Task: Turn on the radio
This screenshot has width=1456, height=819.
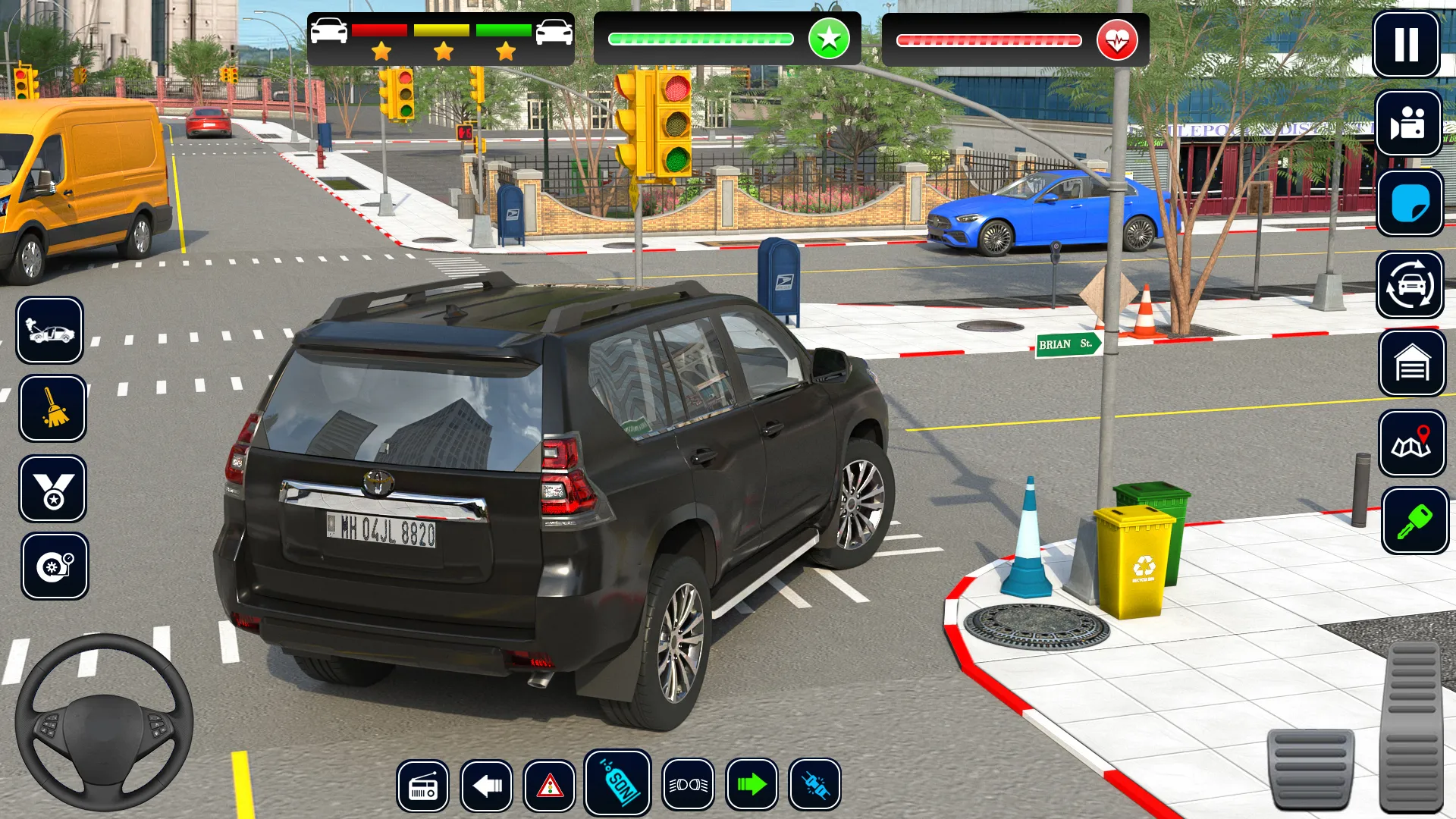Action: tap(422, 786)
